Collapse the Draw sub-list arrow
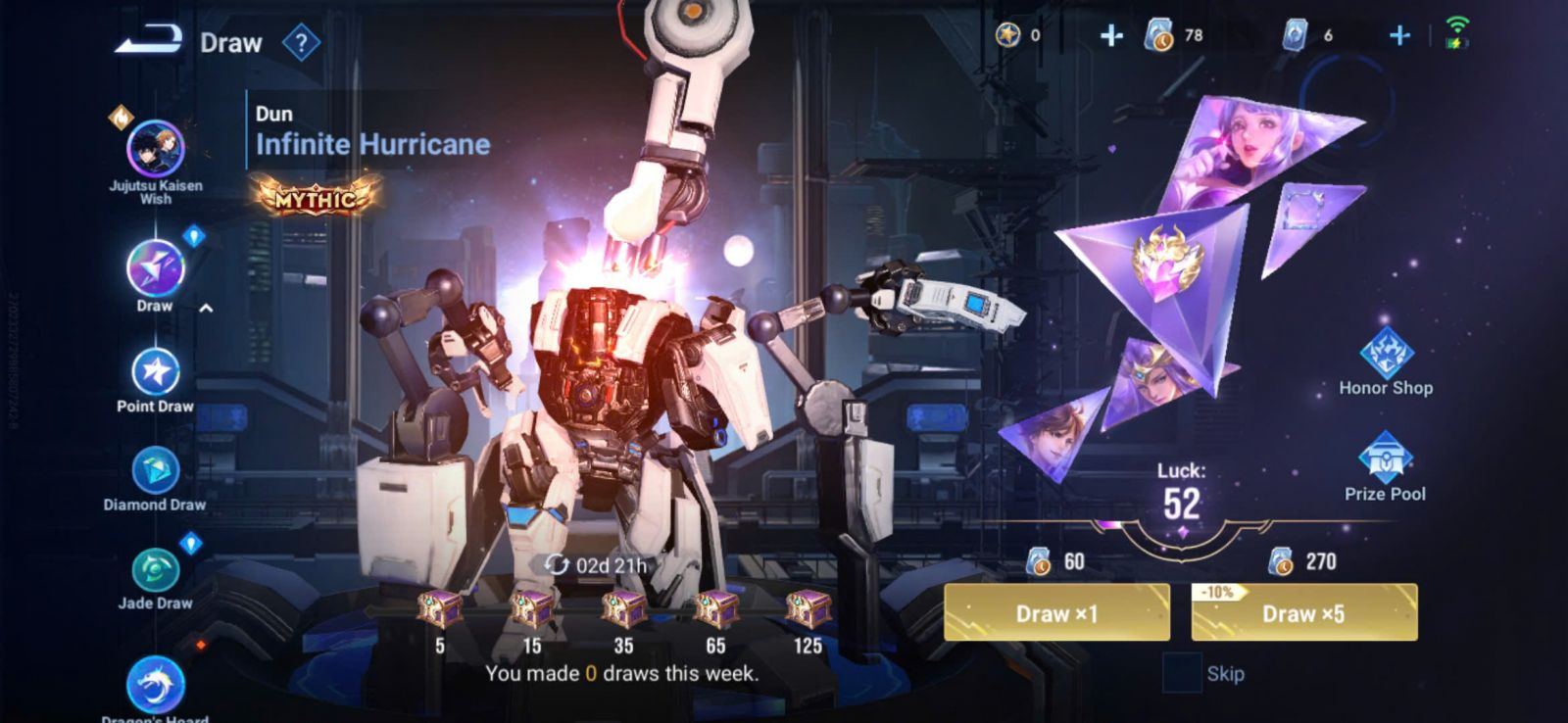The width and height of the screenshot is (1568, 723). (206, 309)
